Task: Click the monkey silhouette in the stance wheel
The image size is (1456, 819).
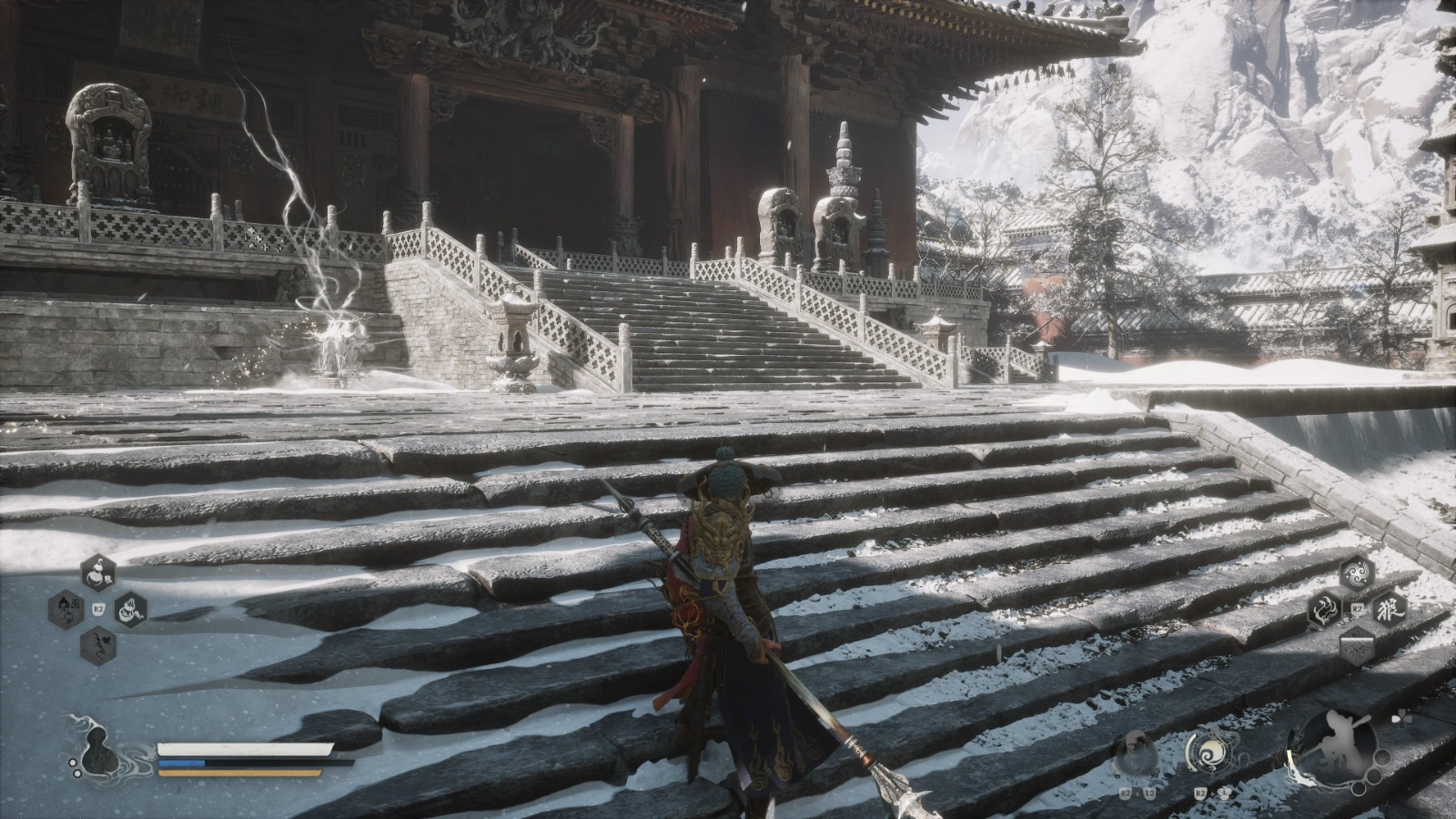Action: 1339,745
